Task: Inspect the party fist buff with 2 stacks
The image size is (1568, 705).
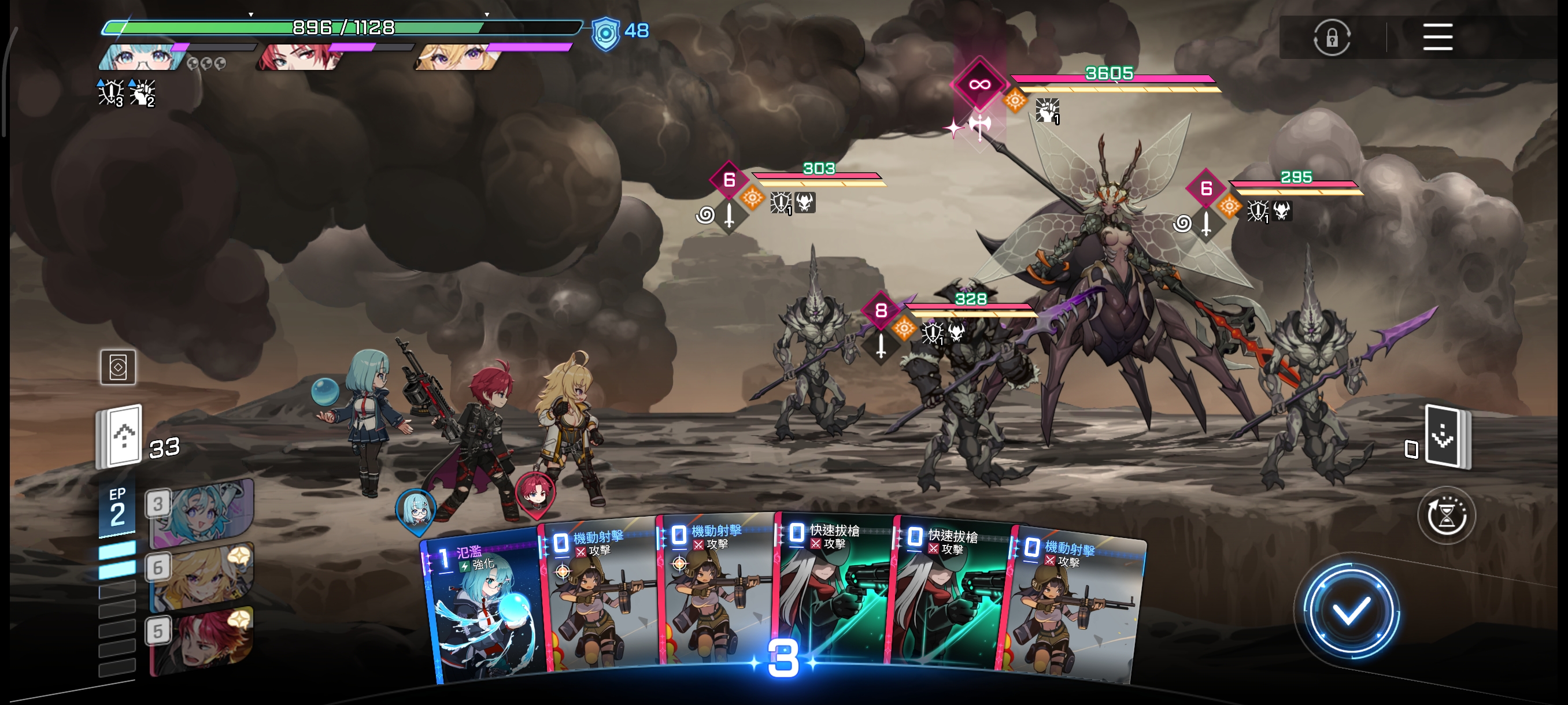Action: pyautogui.click(x=142, y=92)
